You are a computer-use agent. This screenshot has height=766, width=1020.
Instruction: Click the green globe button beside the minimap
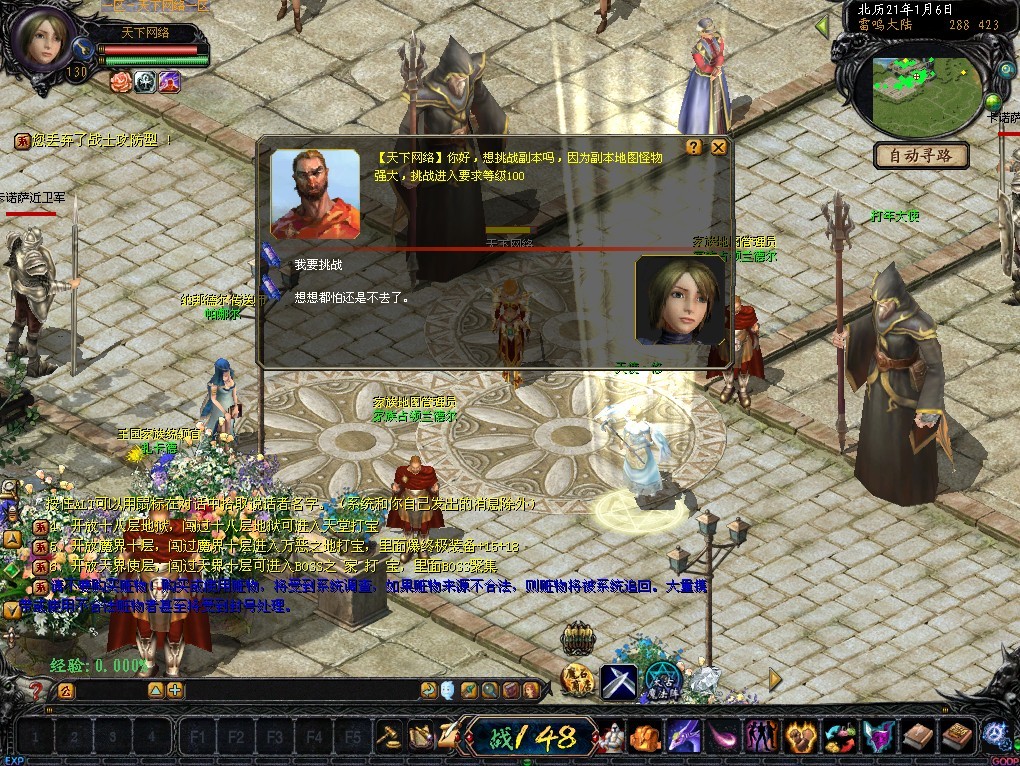pyautogui.click(x=993, y=102)
